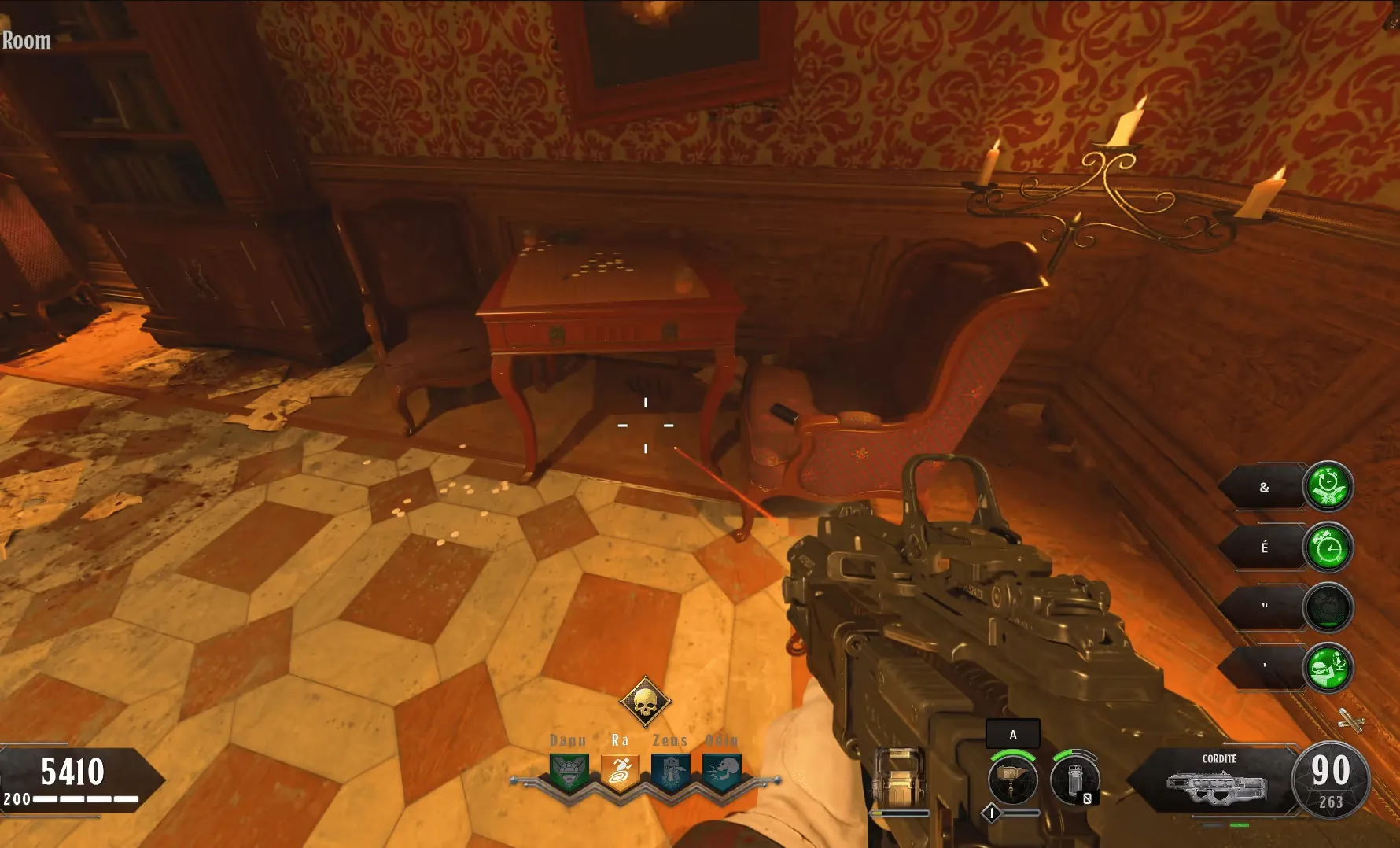Select the canister equipment icon
This screenshot has width=1400, height=848.
coord(1074,780)
